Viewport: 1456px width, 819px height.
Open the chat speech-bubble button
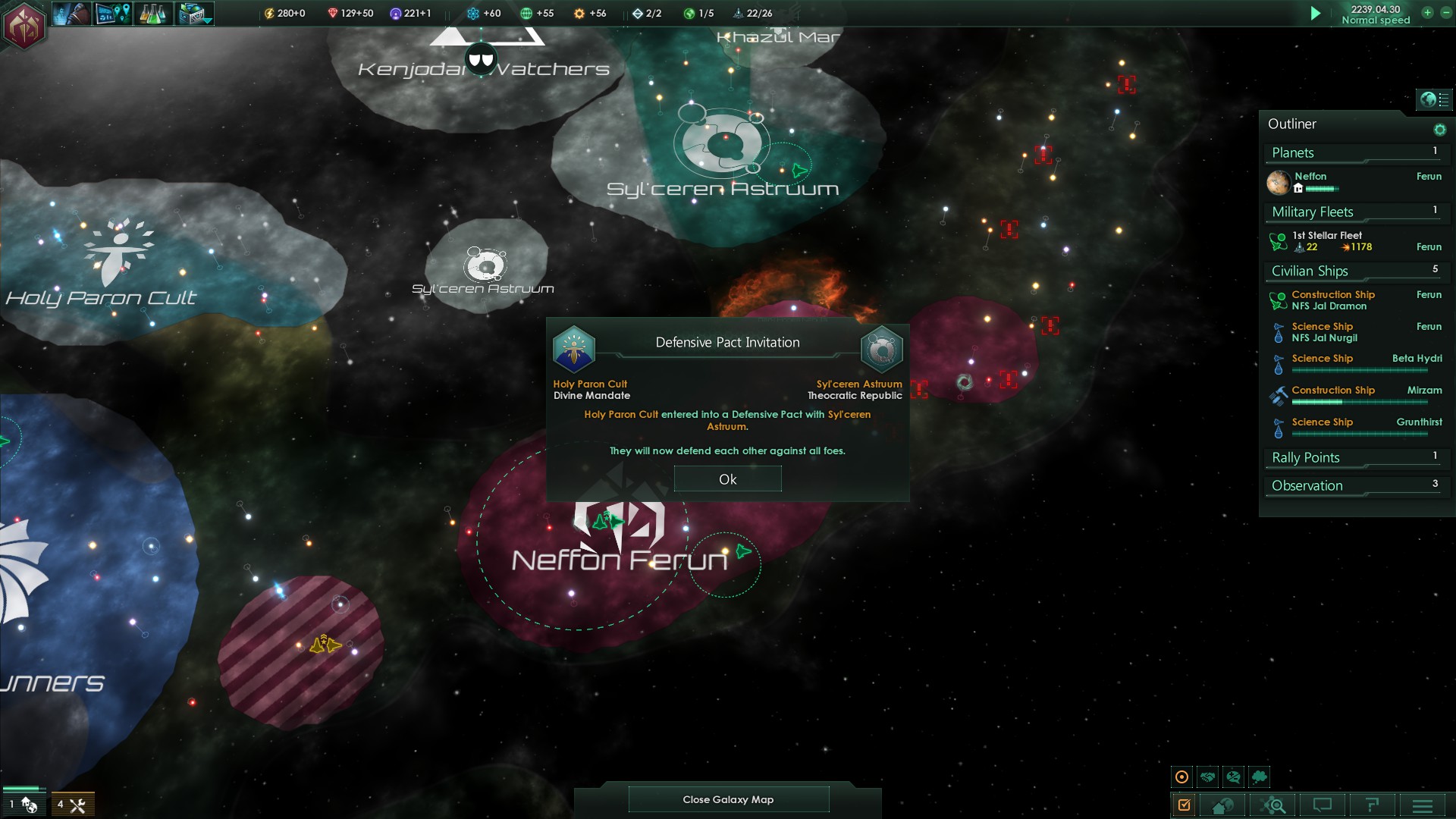click(1323, 805)
